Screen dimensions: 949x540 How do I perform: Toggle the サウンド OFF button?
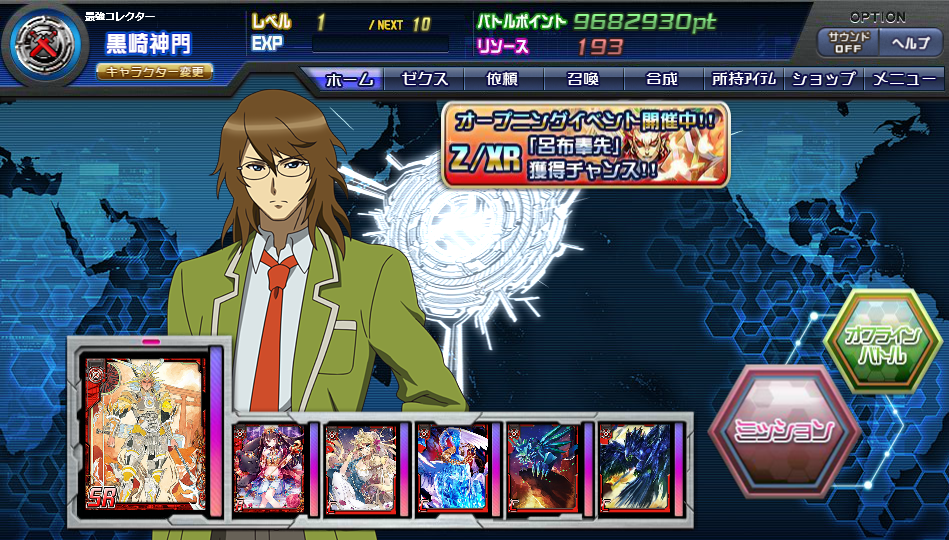coord(848,43)
